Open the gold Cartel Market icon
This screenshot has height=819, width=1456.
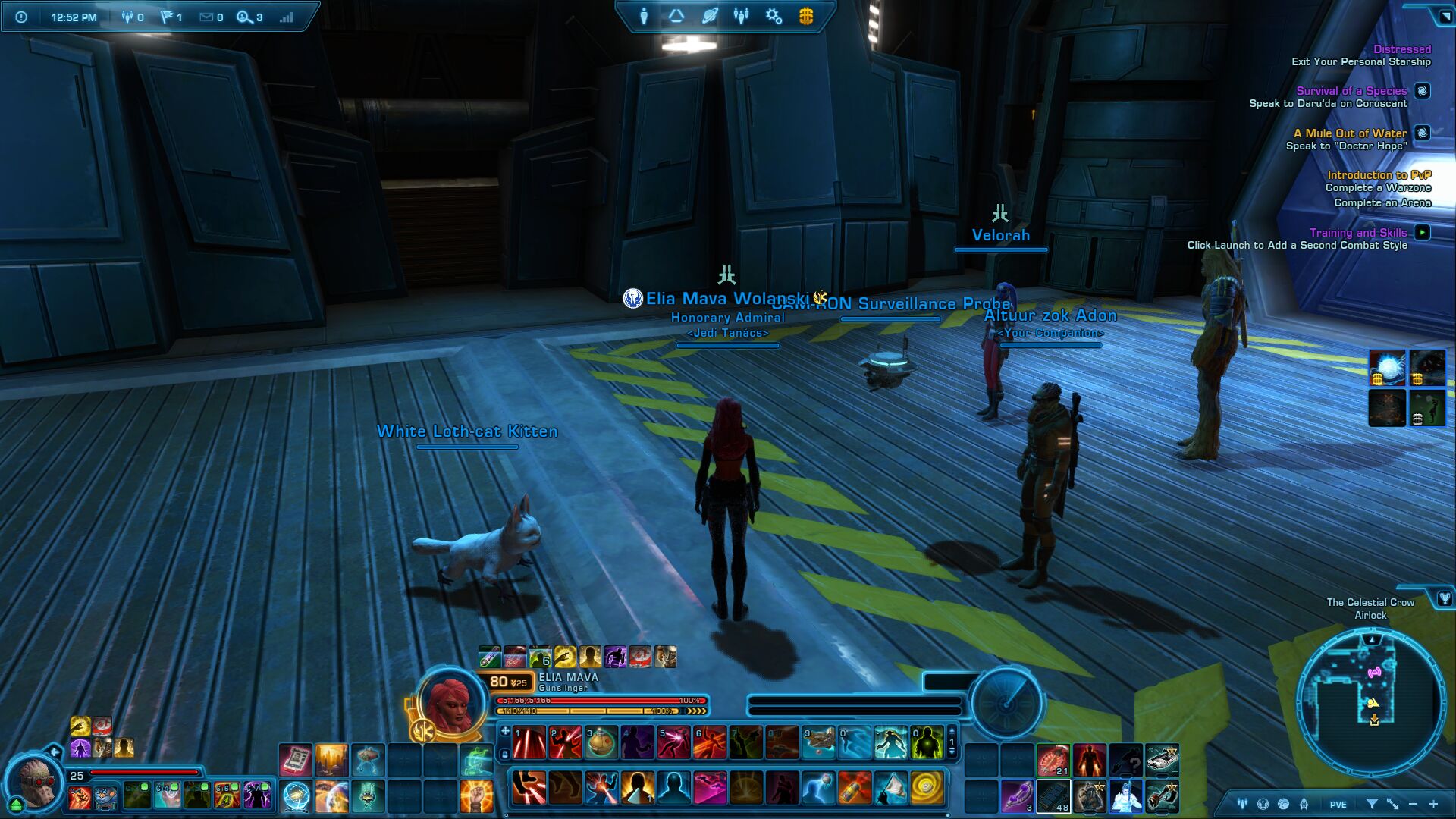(x=806, y=16)
